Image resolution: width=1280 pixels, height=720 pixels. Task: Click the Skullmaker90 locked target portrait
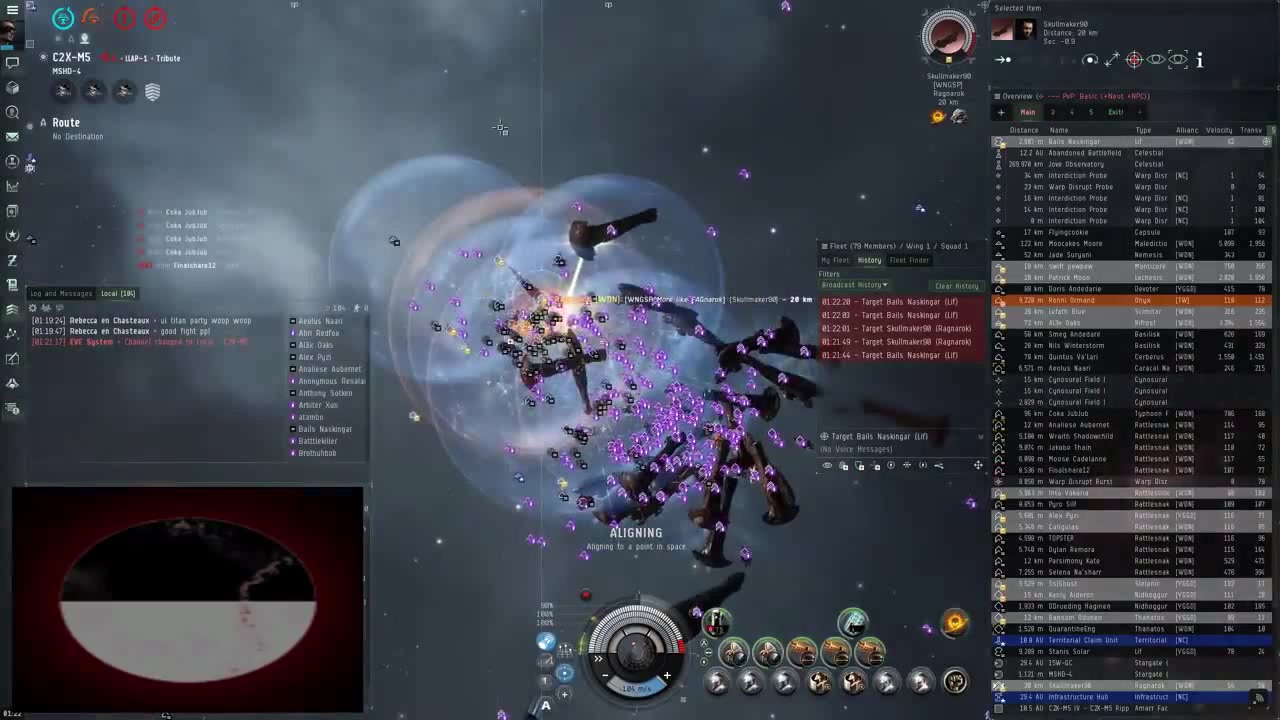coord(947,38)
